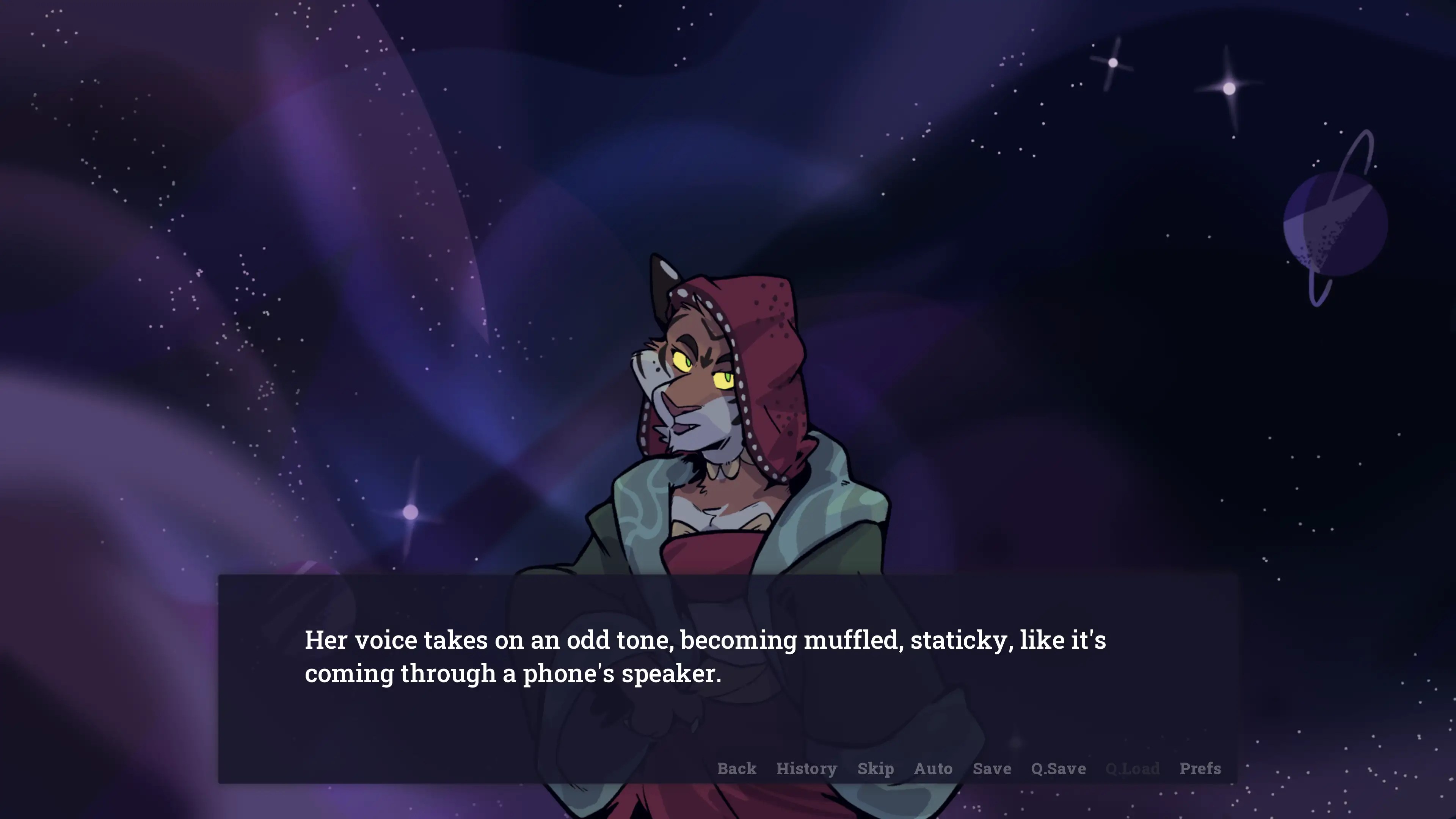Open the History dialogue log
This screenshot has width=1456, height=819.
pyautogui.click(x=806, y=769)
